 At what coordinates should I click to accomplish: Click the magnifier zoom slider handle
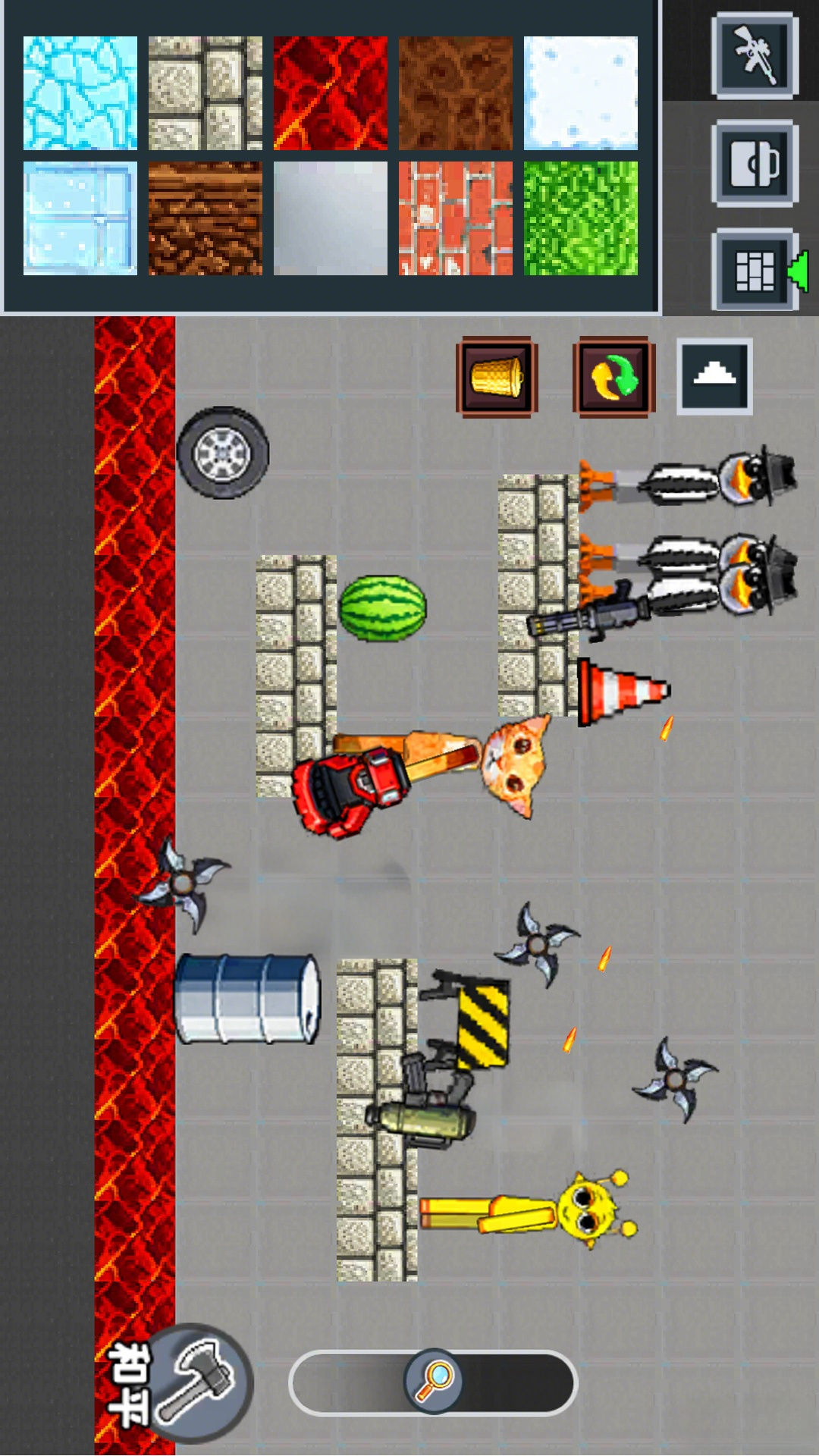[434, 1381]
